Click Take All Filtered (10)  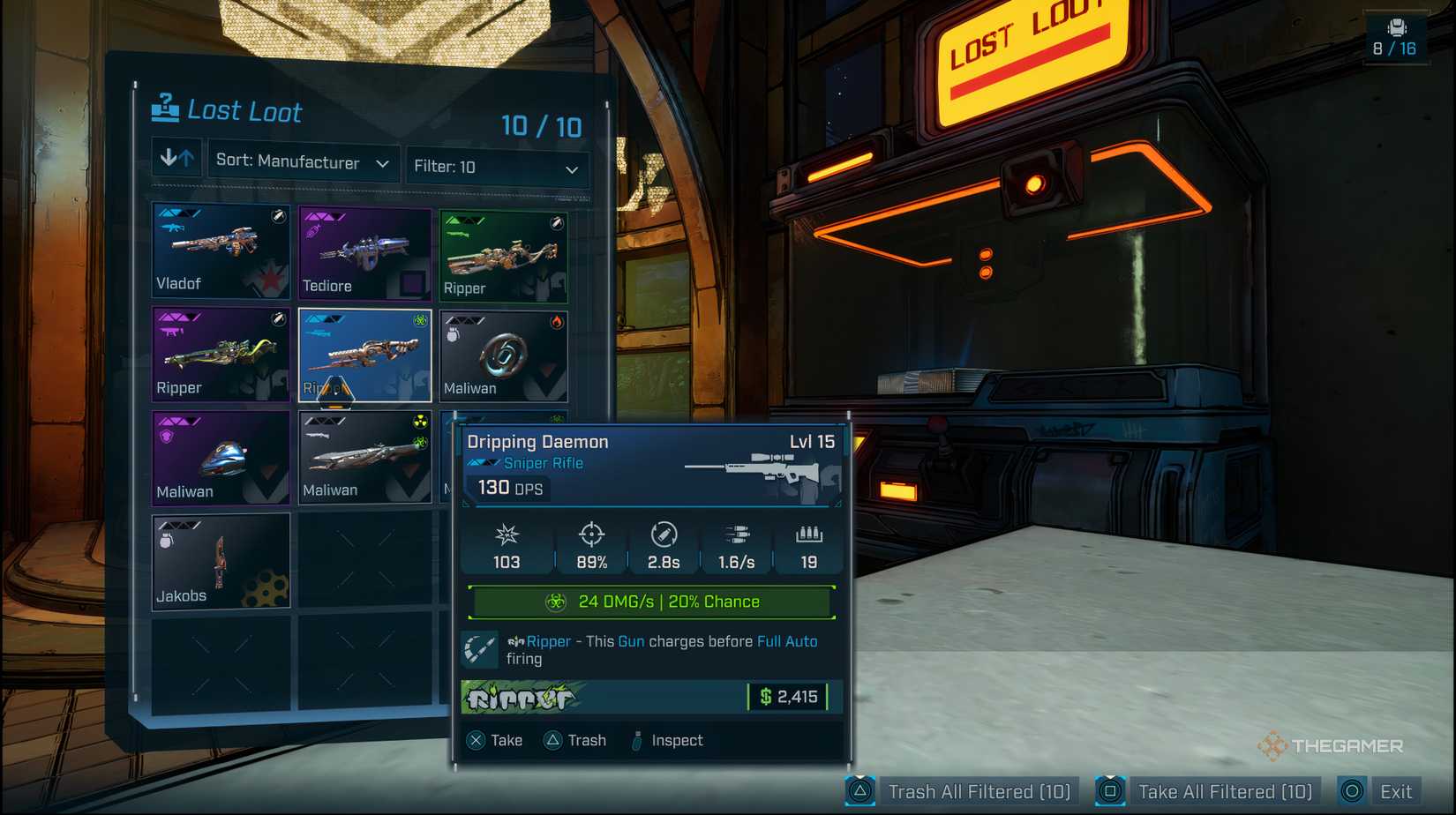[x=1225, y=790]
